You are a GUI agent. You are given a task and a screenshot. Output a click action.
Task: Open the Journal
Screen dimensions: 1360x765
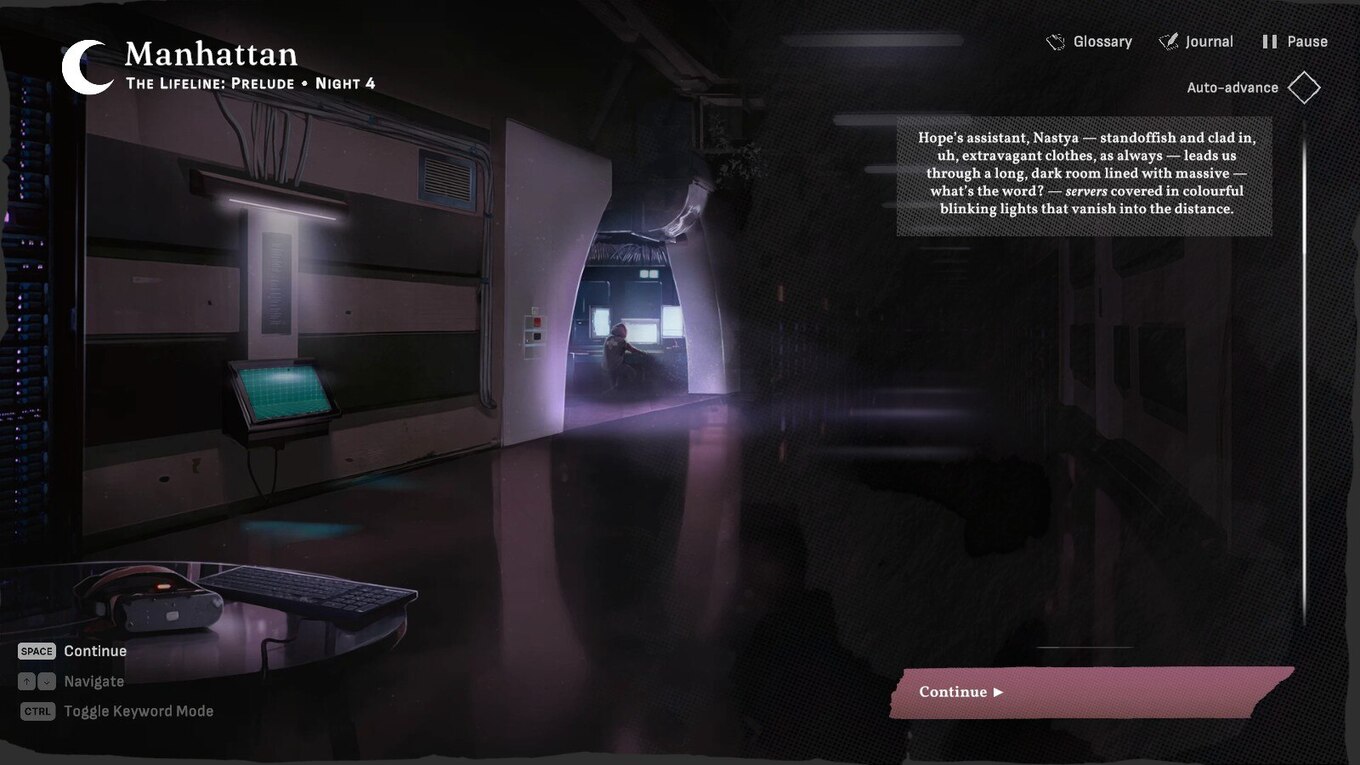pyautogui.click(x=1196, y=42)
